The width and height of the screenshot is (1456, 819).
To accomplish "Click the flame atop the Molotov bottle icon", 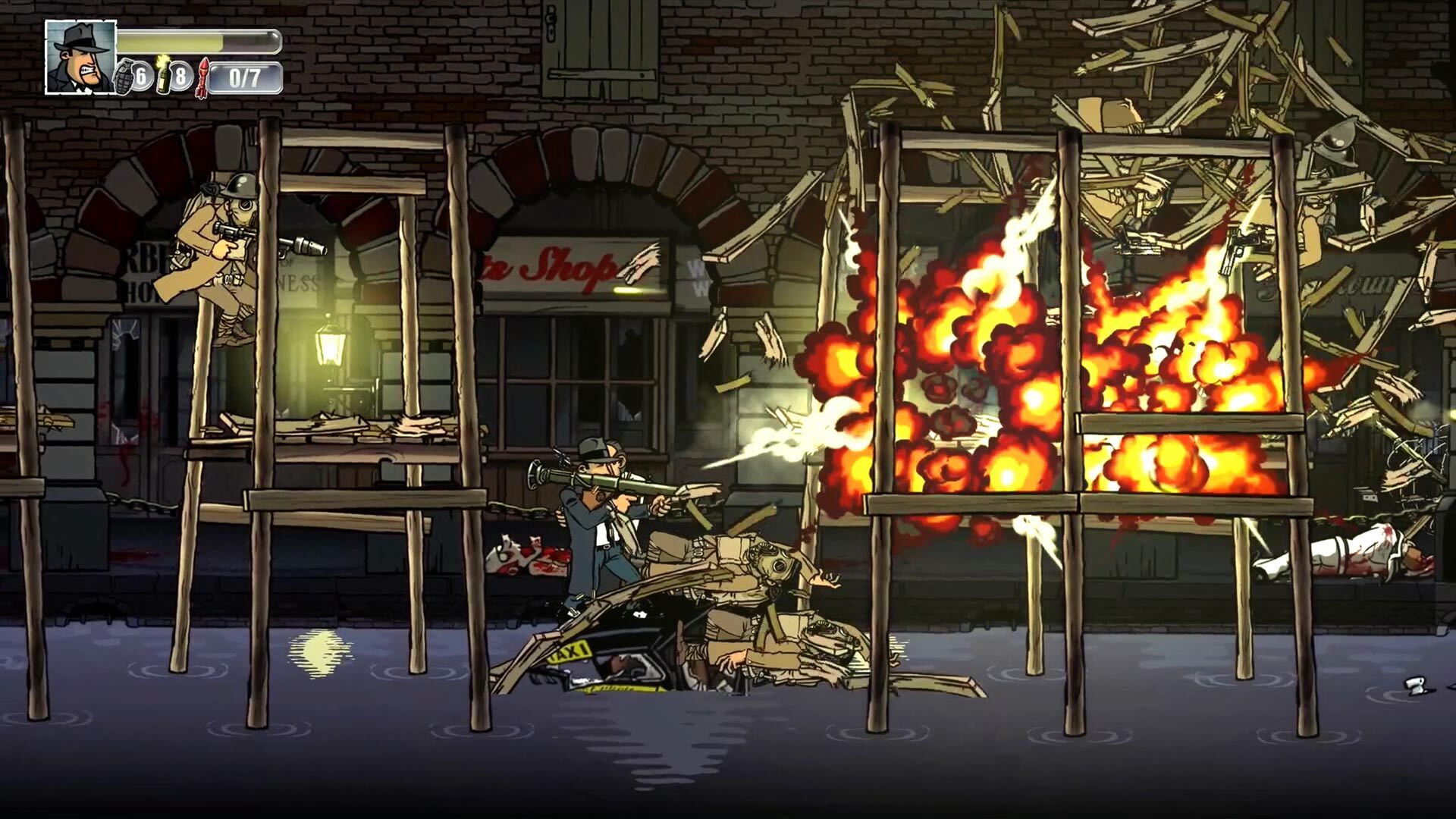I will pyautogui.click(x=162, y=61).
